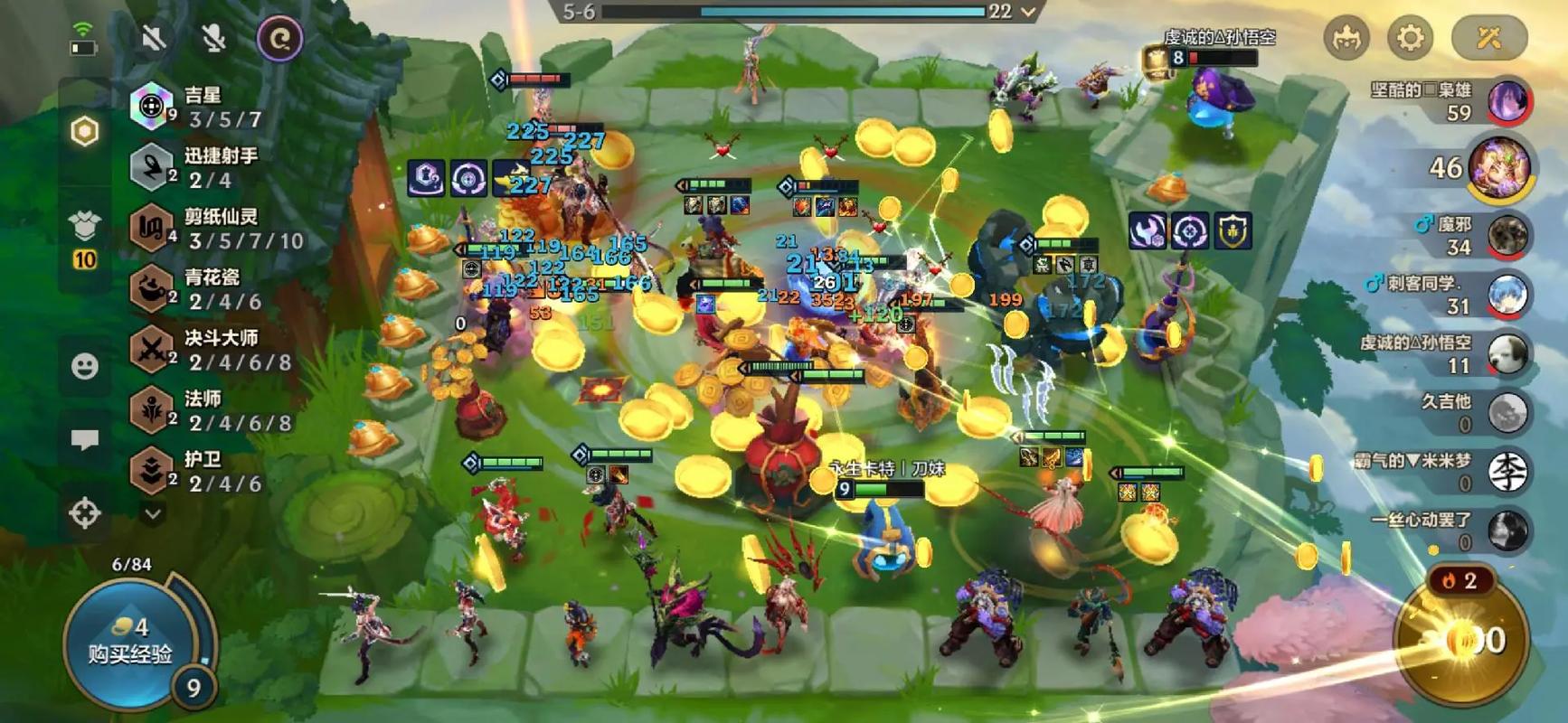Image resolution: width=1568 pixels, height=723 pixels.
Task: Open the gear settings menu
Action: point(1410,38)
